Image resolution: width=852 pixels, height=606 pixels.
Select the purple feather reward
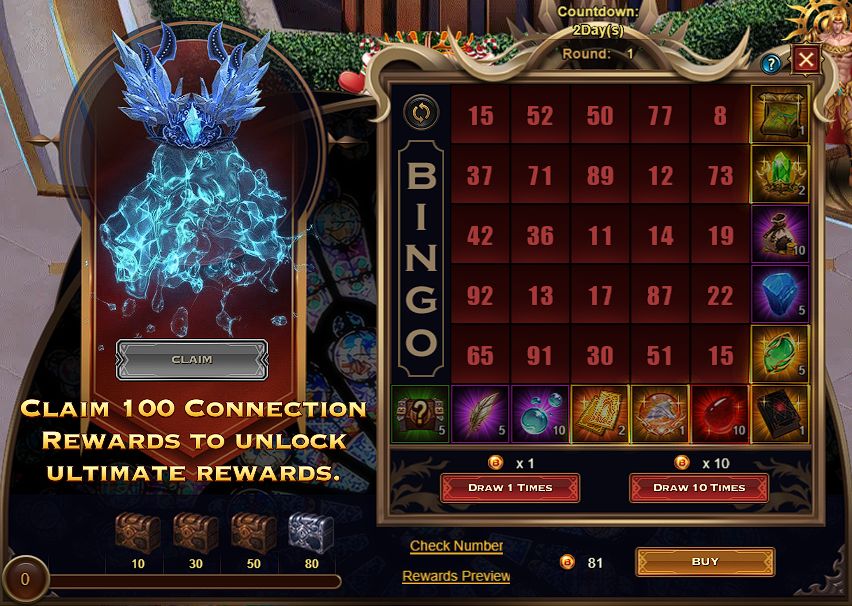480,414
